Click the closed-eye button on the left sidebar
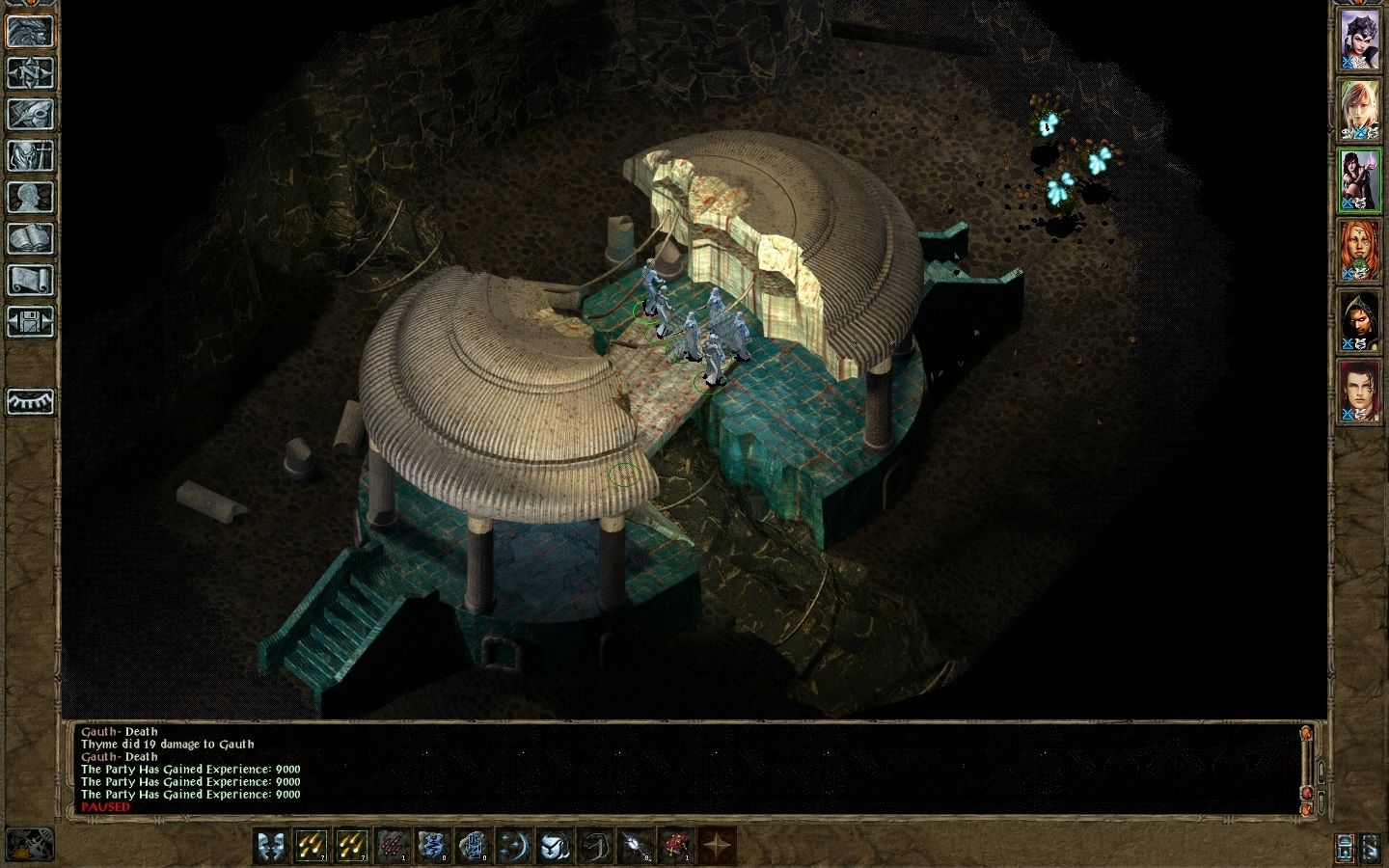The image size is (1389, 868). pyautogui.click(x=30, y=400)
